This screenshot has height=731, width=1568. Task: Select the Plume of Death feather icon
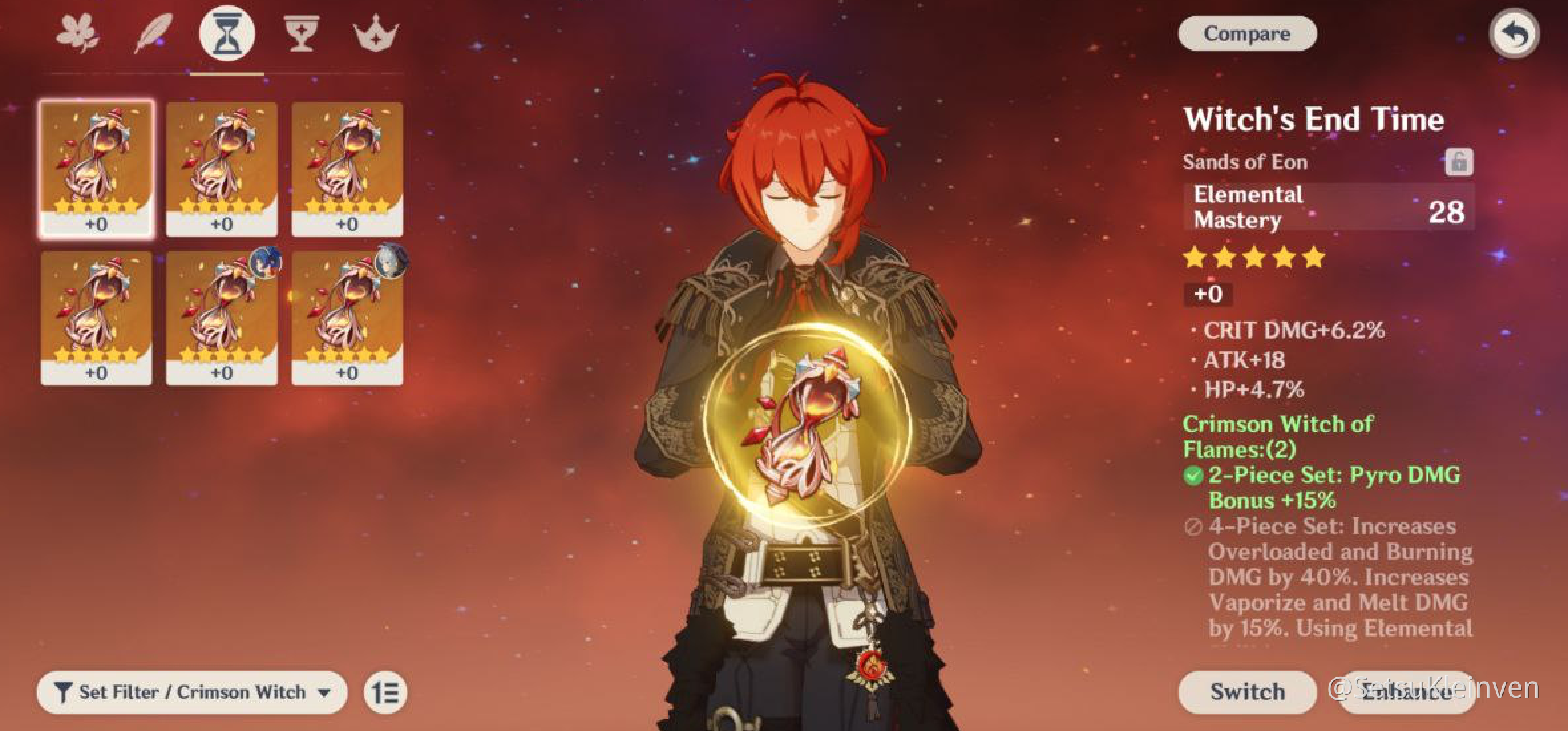coord(153,32)
